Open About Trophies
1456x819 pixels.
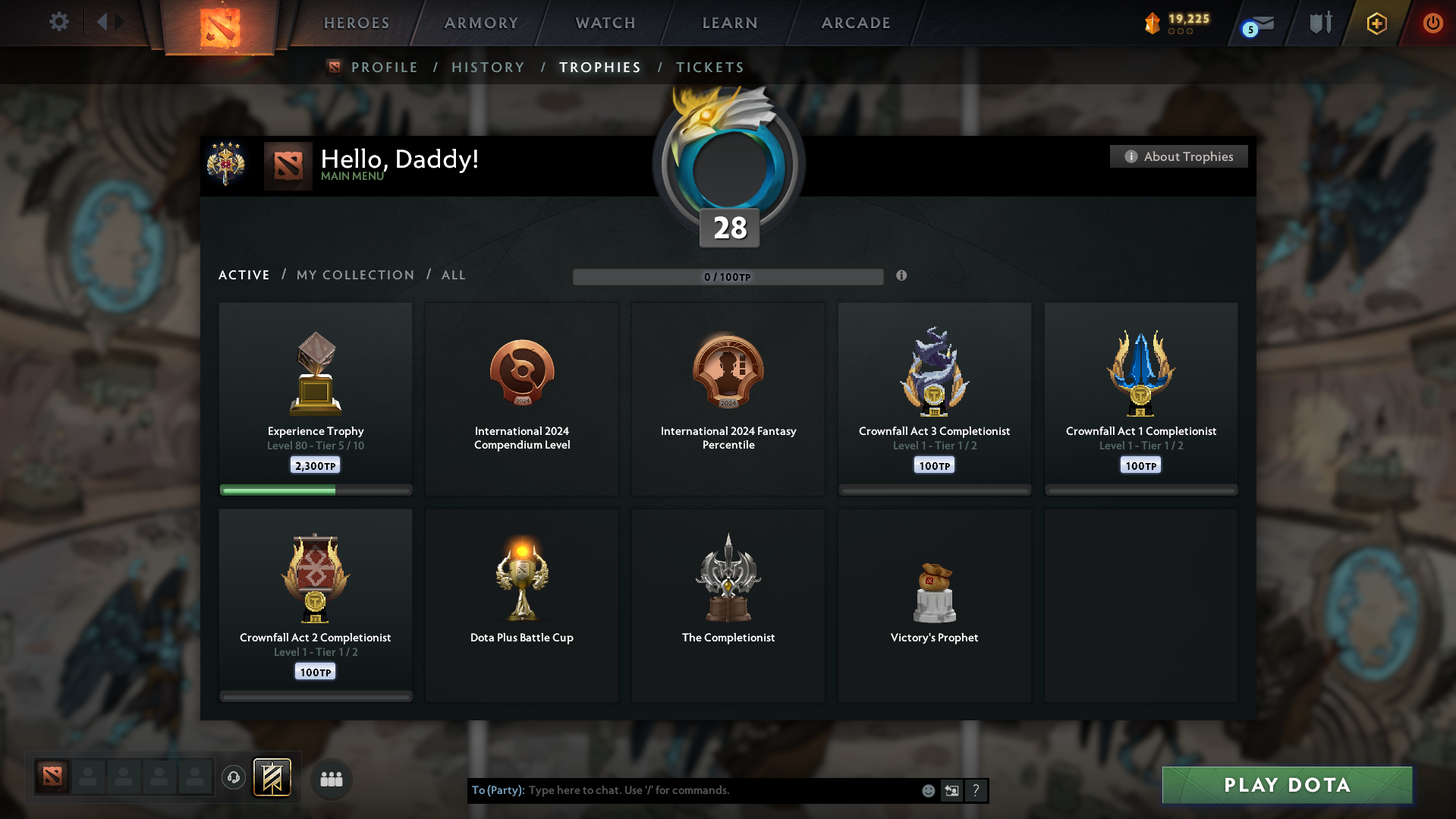click(x=1178, y=156)
